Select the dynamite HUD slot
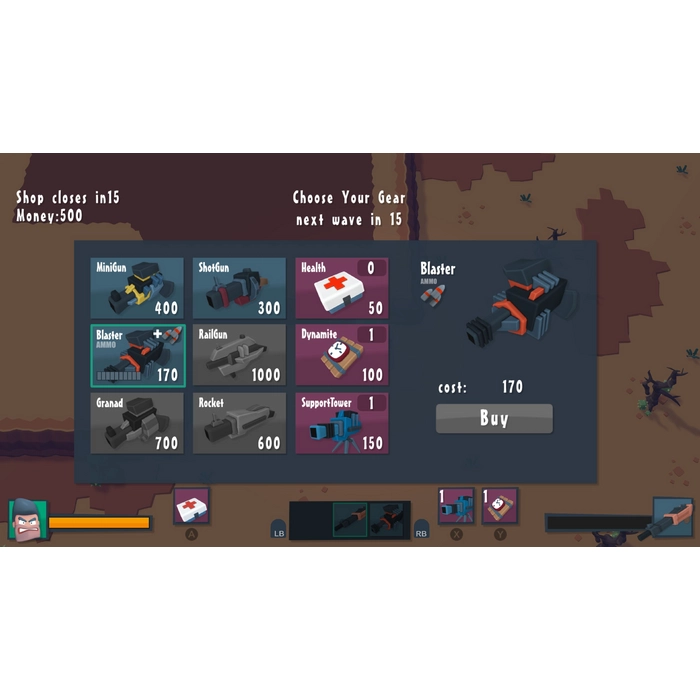 (500, 506)
